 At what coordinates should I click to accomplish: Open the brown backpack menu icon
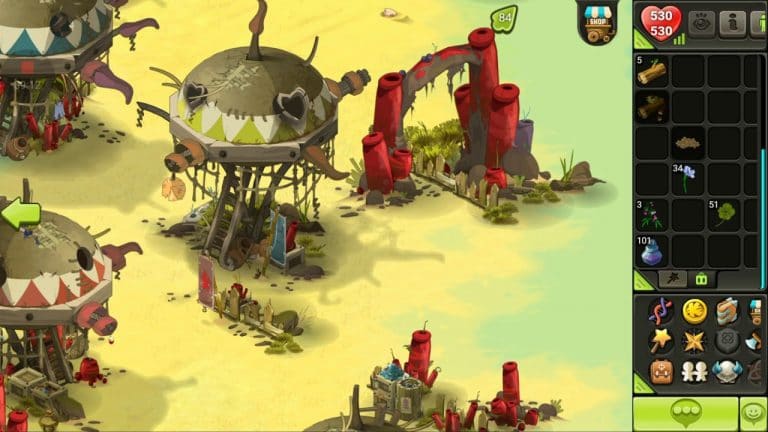click(x=661, y=372)
